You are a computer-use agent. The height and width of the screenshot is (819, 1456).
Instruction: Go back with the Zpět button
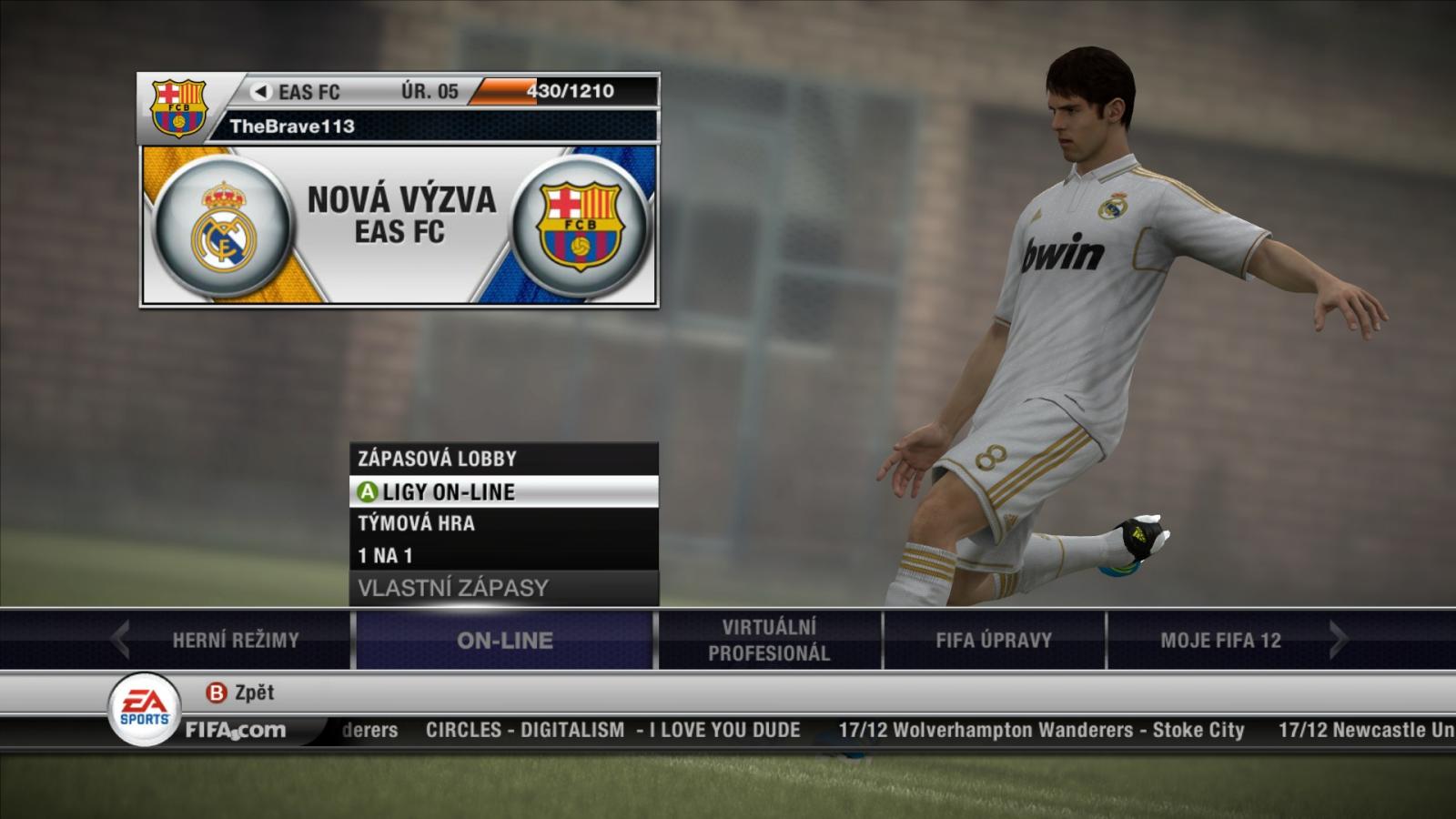pos(241,693)
